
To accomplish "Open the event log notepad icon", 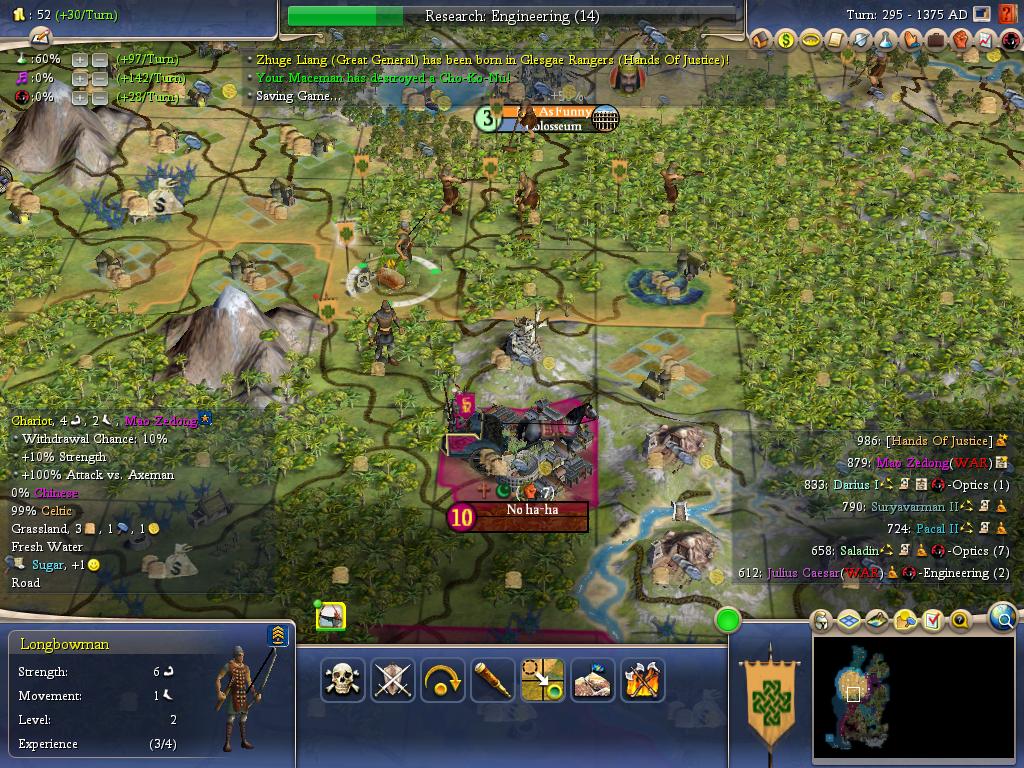I will [40, 38].
